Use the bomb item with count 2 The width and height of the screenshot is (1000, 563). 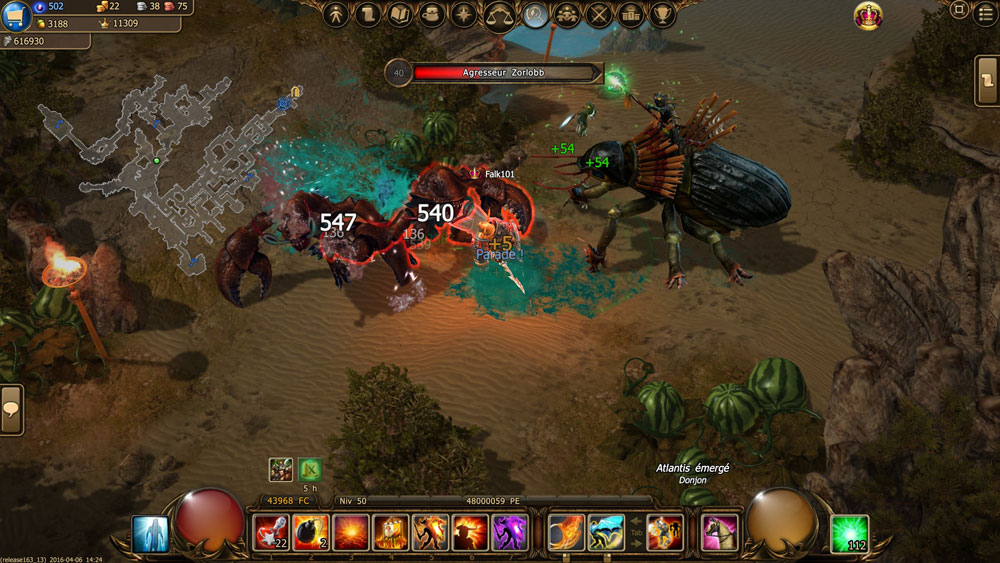click(x=310, y=533)
